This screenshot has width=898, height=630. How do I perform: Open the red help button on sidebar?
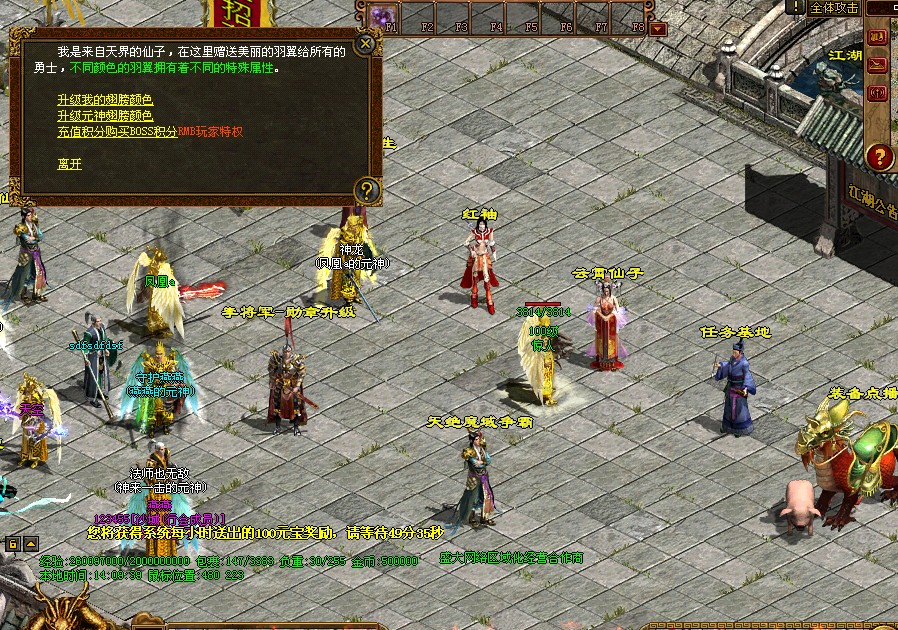(x=879, y=156)
